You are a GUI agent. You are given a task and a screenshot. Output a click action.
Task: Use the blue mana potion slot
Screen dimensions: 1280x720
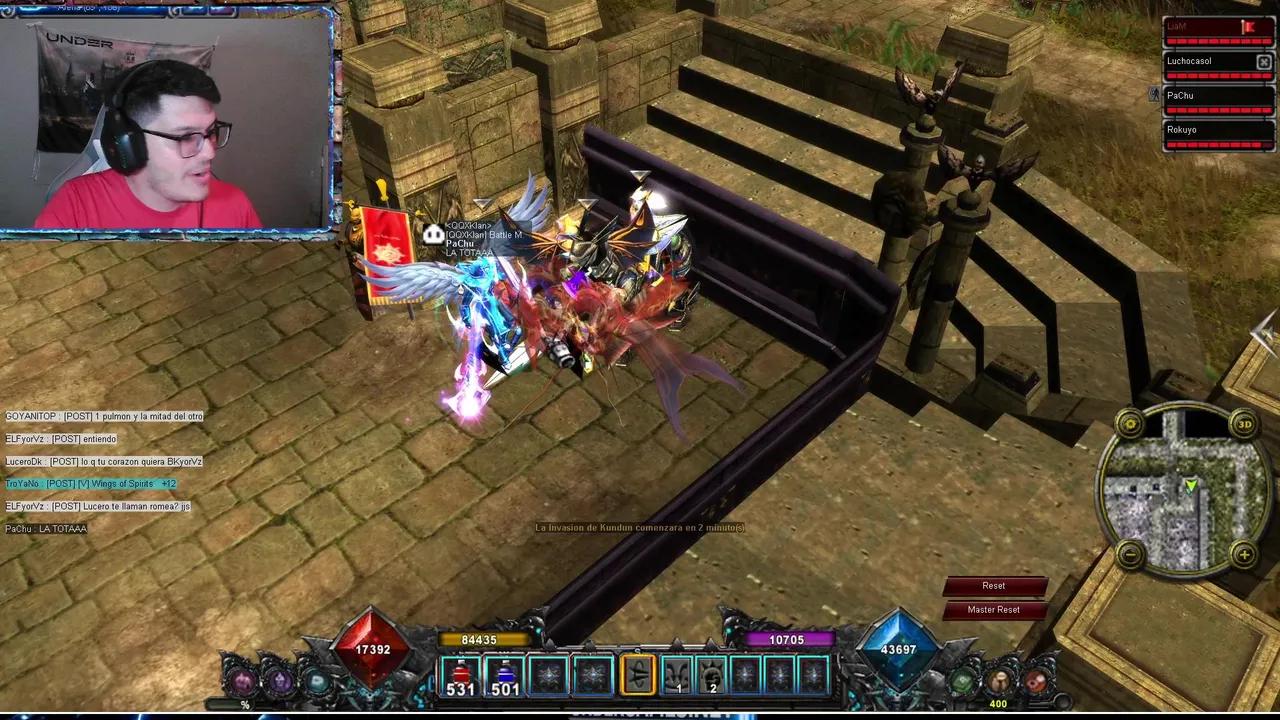505,676
